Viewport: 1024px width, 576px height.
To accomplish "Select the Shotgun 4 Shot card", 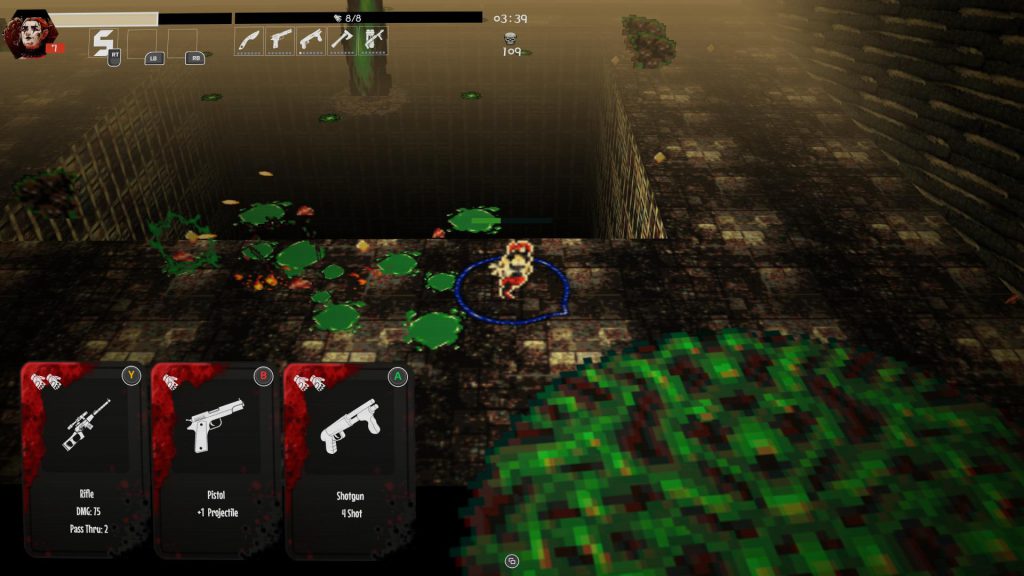I will click(x=349, y=458).
